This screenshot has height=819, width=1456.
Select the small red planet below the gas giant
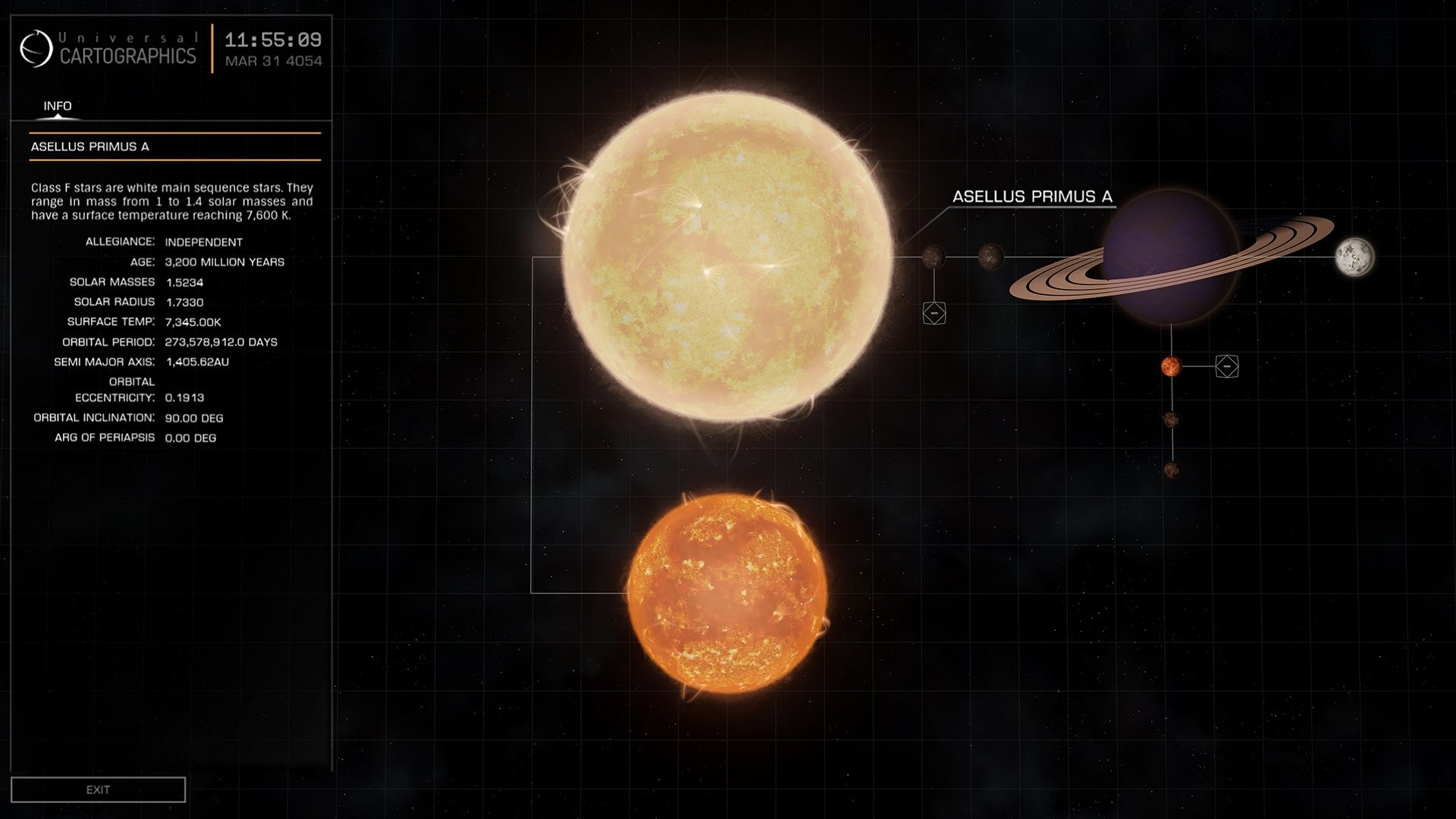pyautogui.click(x=1172, y=368)
